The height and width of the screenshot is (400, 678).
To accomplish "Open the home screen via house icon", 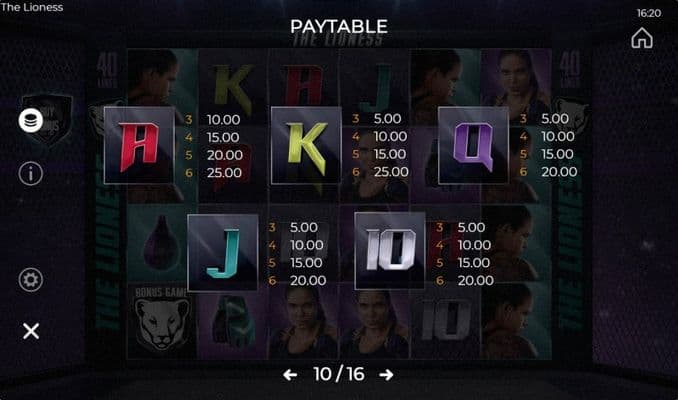I will click(642, 38).
